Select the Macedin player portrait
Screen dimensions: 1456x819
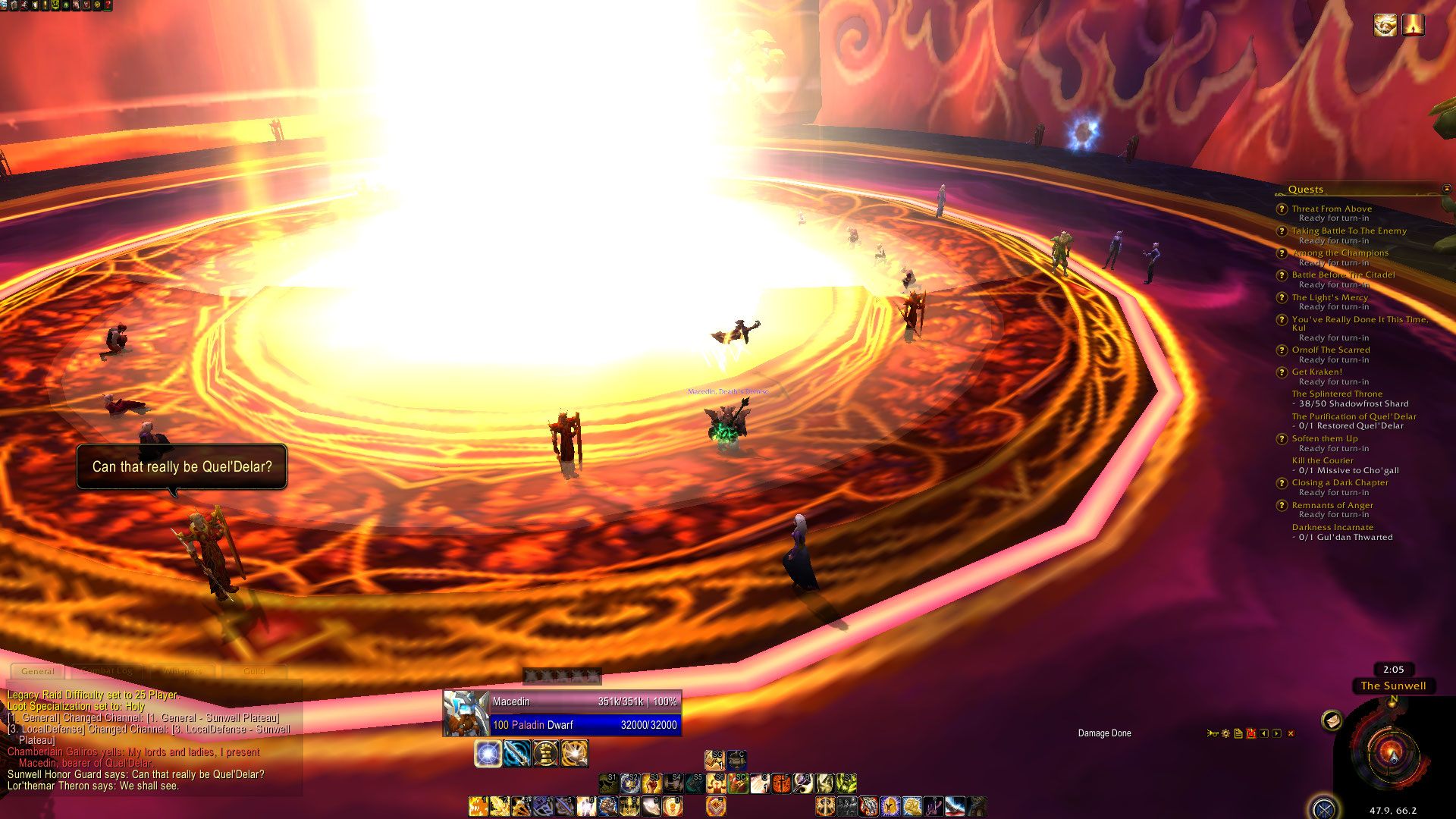[465, 713]
